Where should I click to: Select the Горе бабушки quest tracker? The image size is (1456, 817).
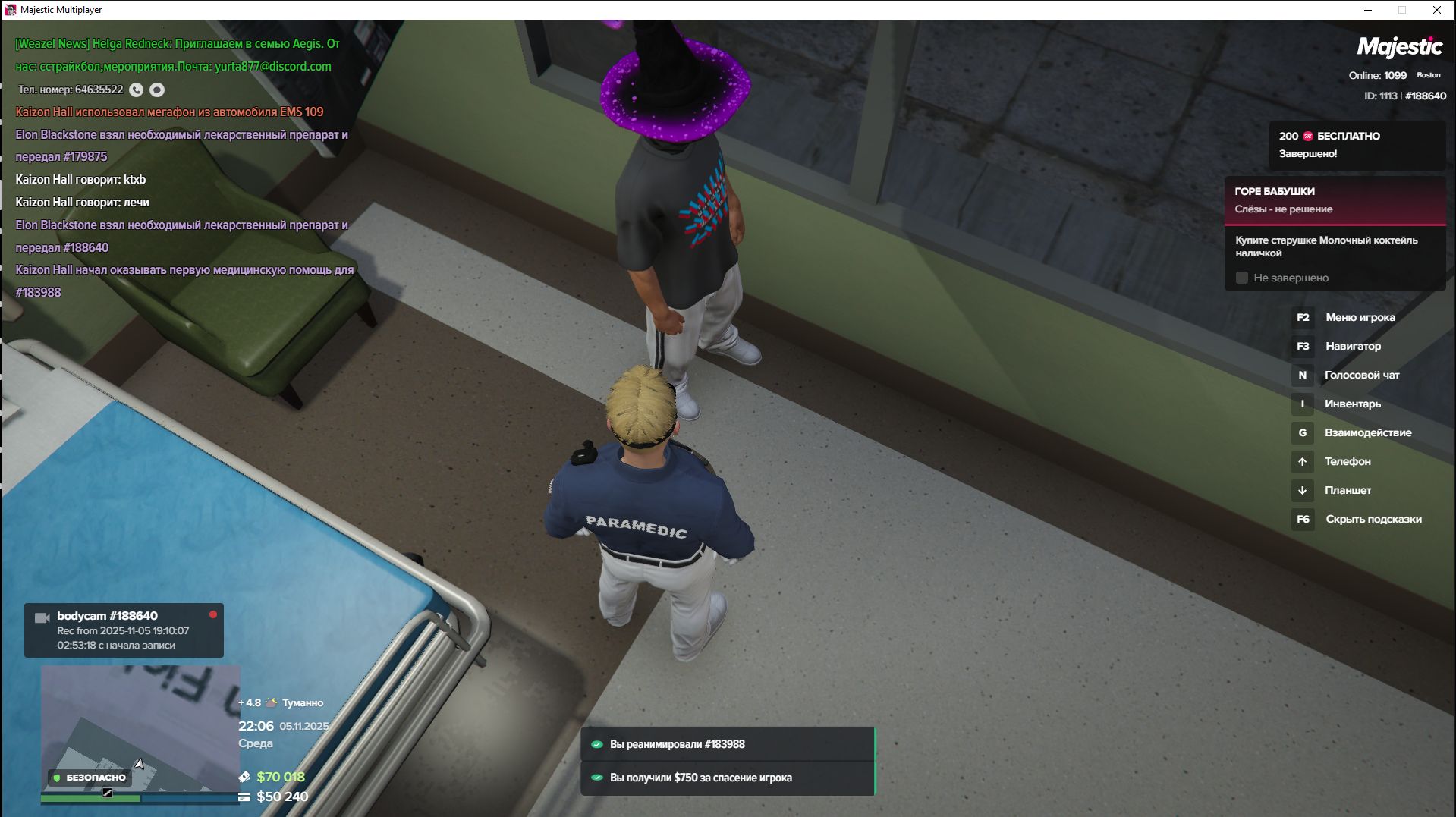[1334, 200]
